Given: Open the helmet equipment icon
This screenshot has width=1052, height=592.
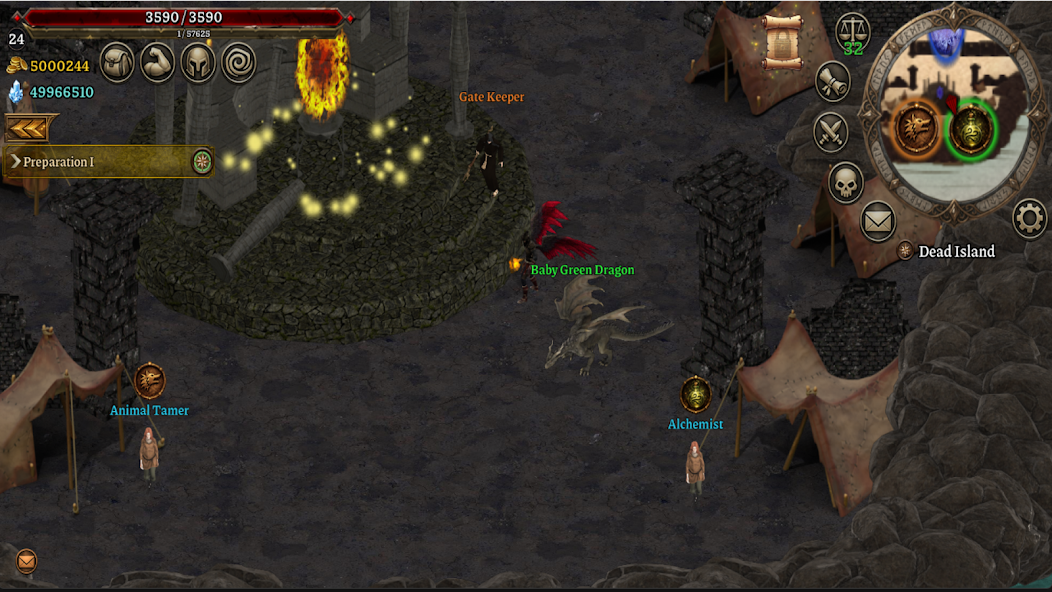Looking at the screenshot, I should click(199, 62).
